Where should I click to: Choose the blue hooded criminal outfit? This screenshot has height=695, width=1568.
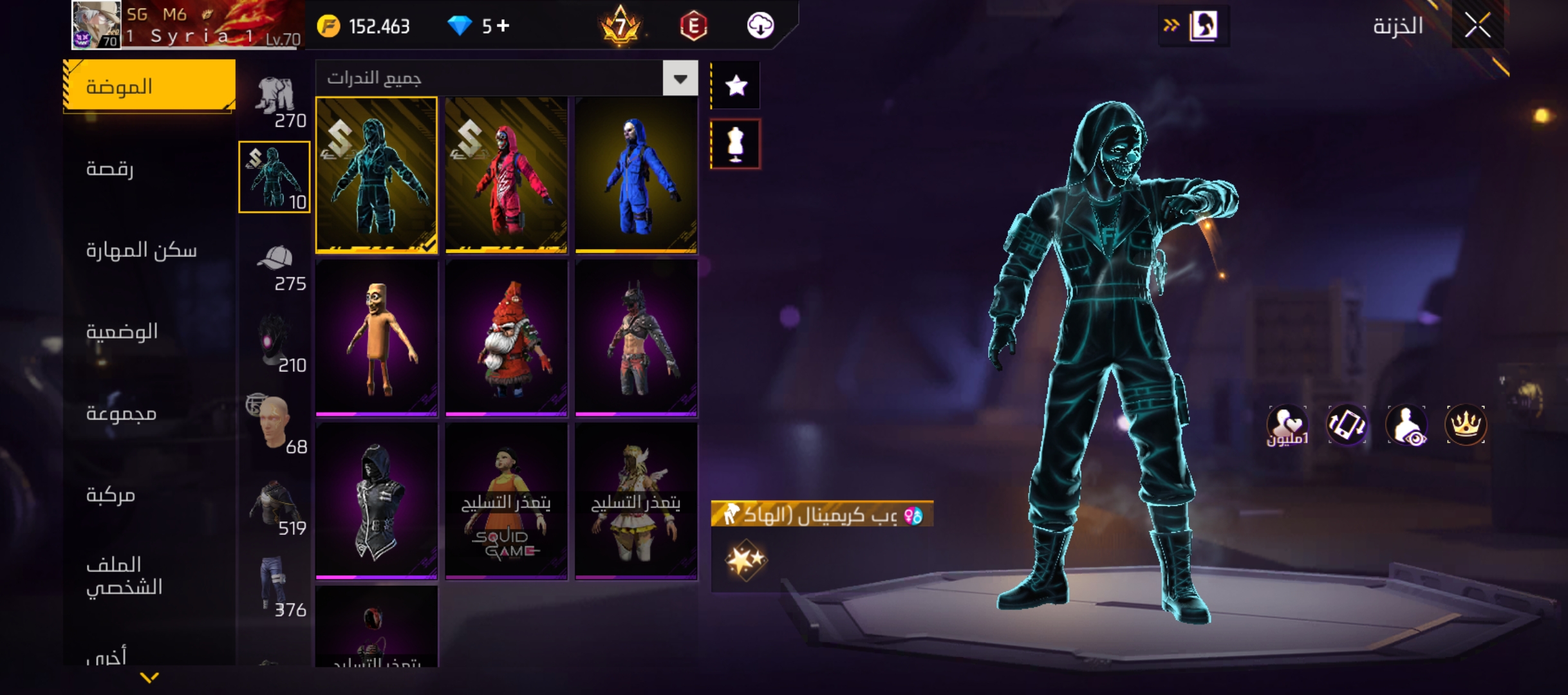pos(636,175)
